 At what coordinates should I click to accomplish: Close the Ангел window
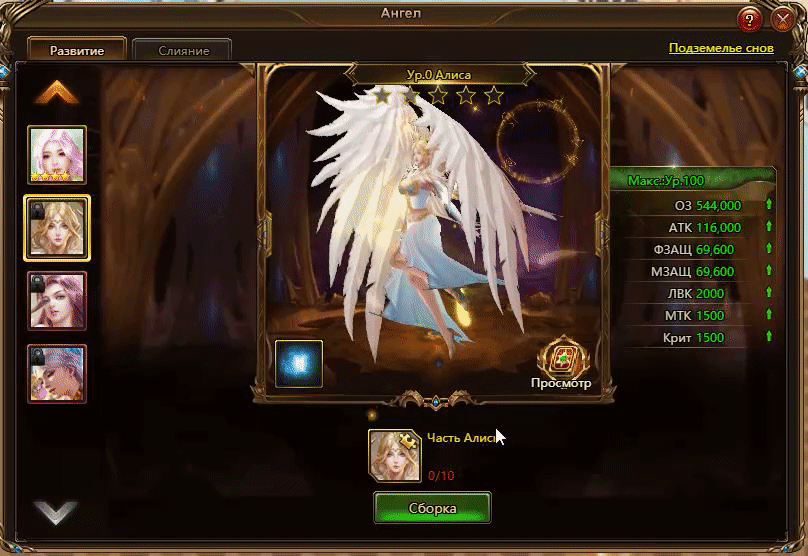click(x=782, y=20)
